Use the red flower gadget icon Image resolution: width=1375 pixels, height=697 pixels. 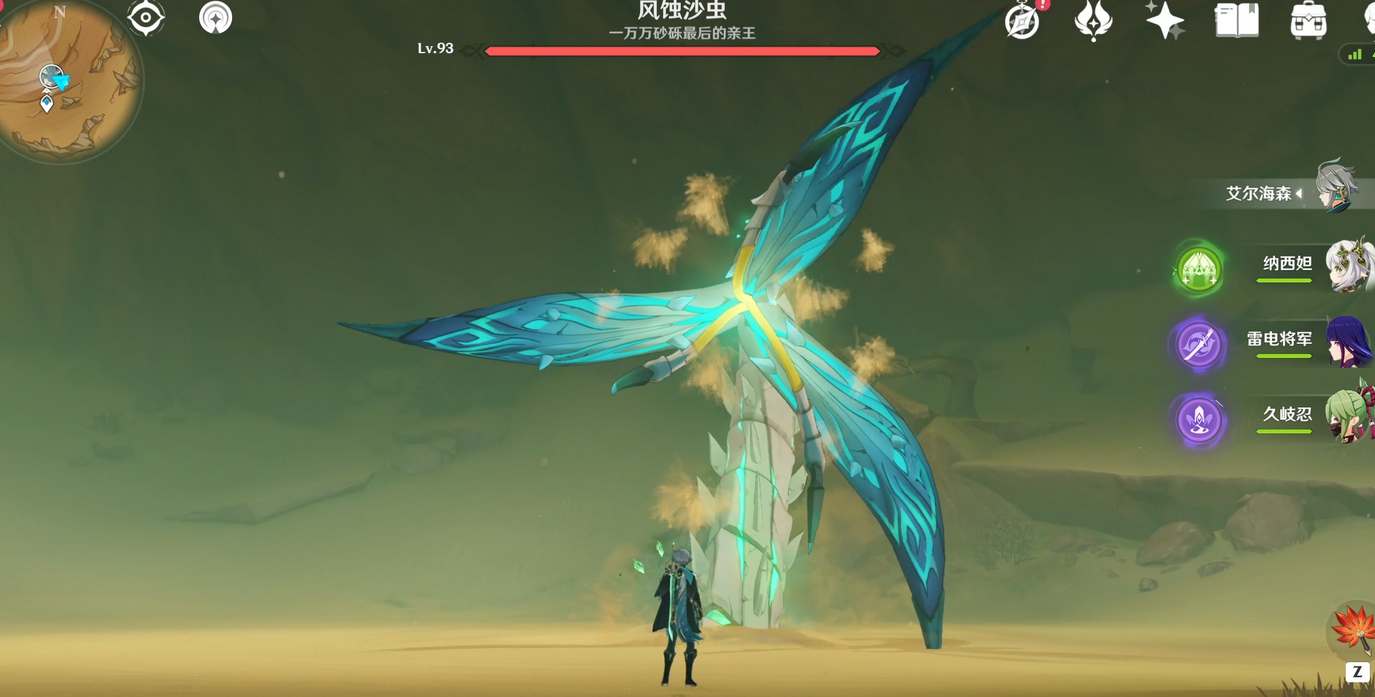coord(1352,629)
